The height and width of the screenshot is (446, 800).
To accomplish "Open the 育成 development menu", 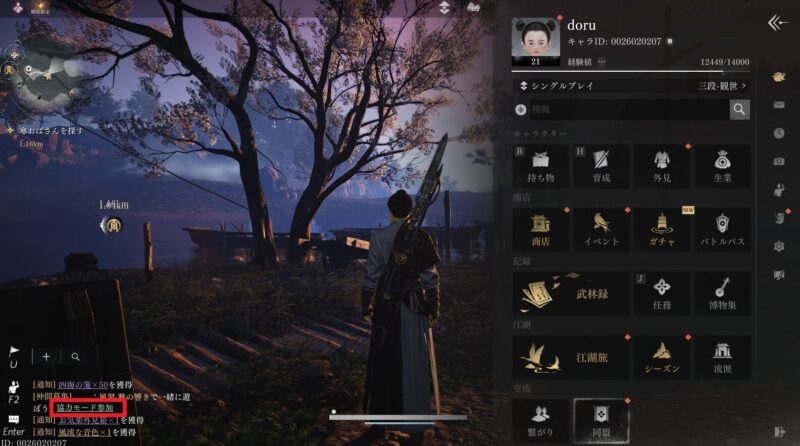I will pyautogui.click(x=601, y=165).
